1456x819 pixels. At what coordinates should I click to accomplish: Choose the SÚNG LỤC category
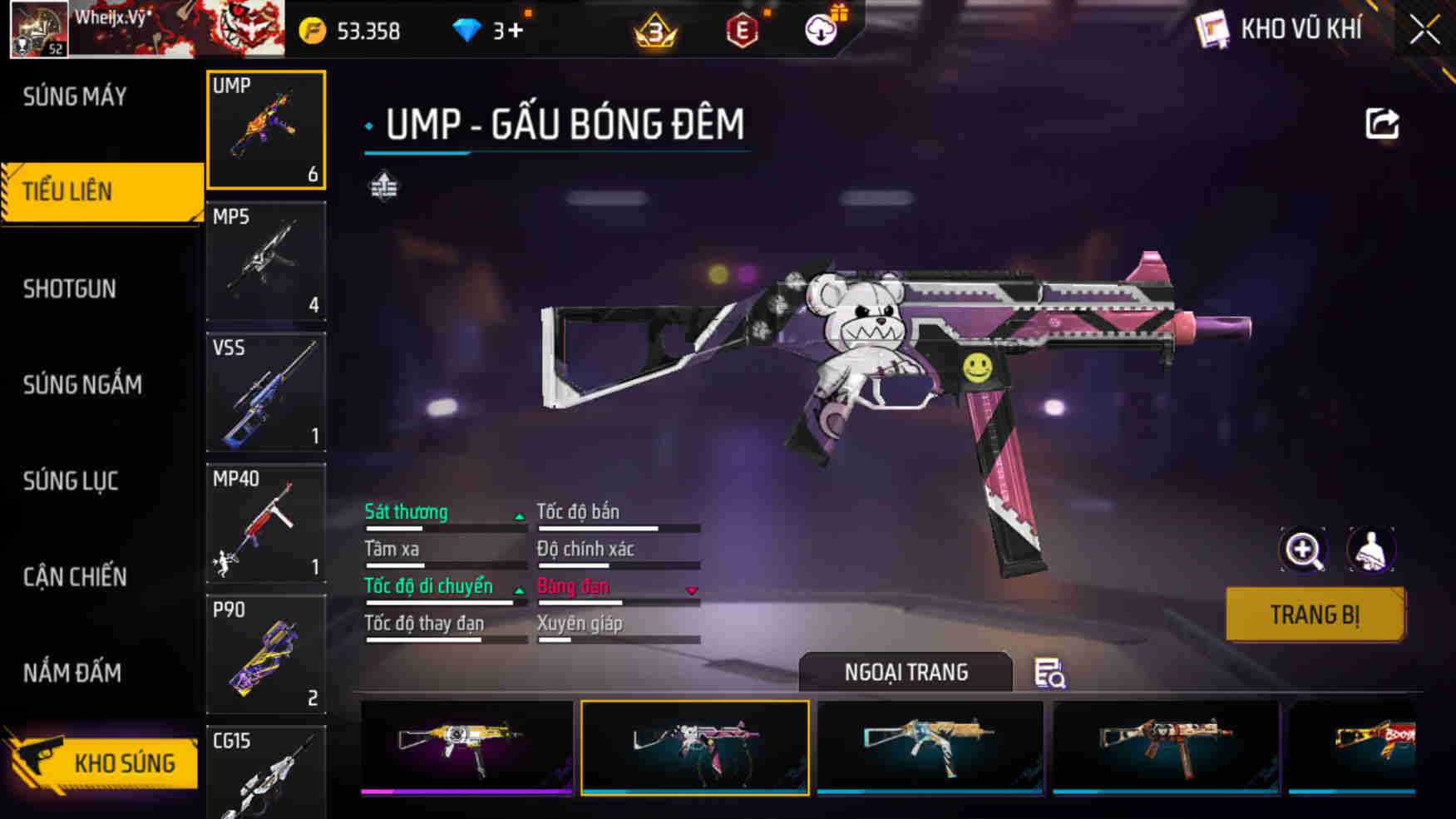pos(71,481)
